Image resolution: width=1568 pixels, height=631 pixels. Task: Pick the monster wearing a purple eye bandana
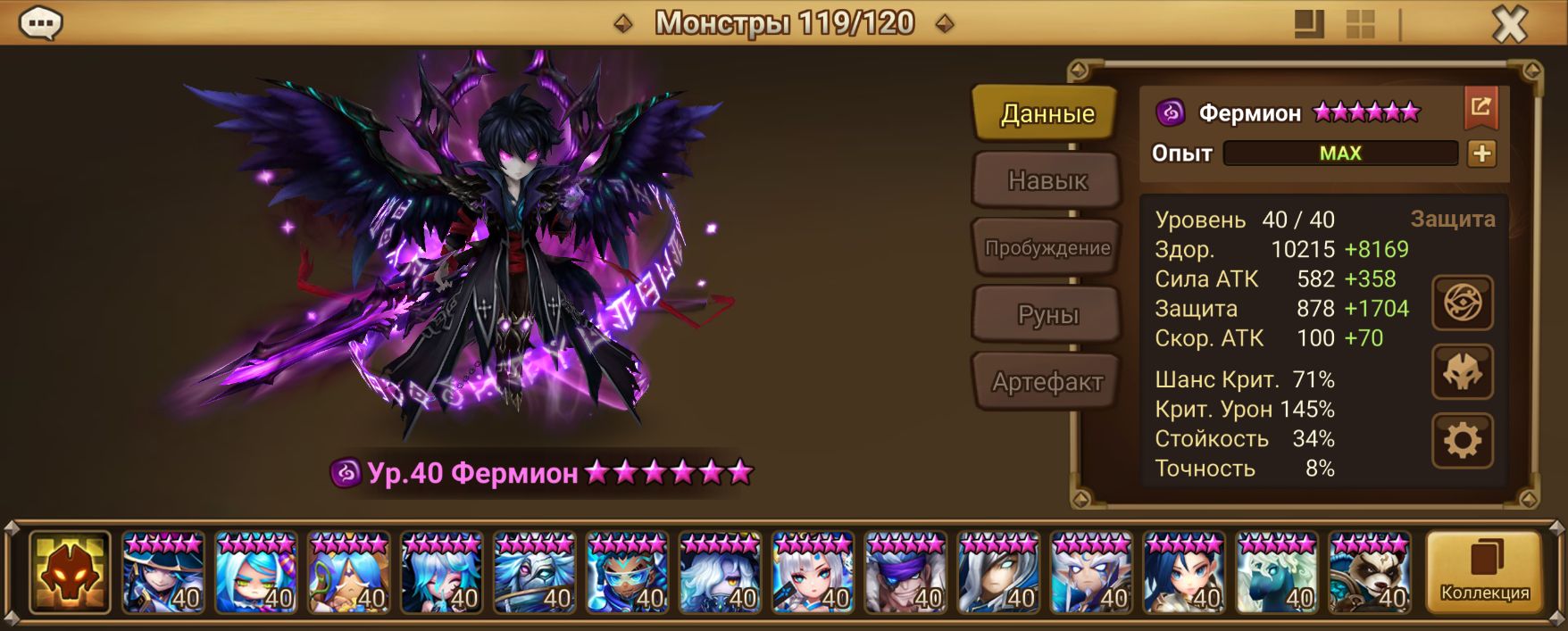905,572
